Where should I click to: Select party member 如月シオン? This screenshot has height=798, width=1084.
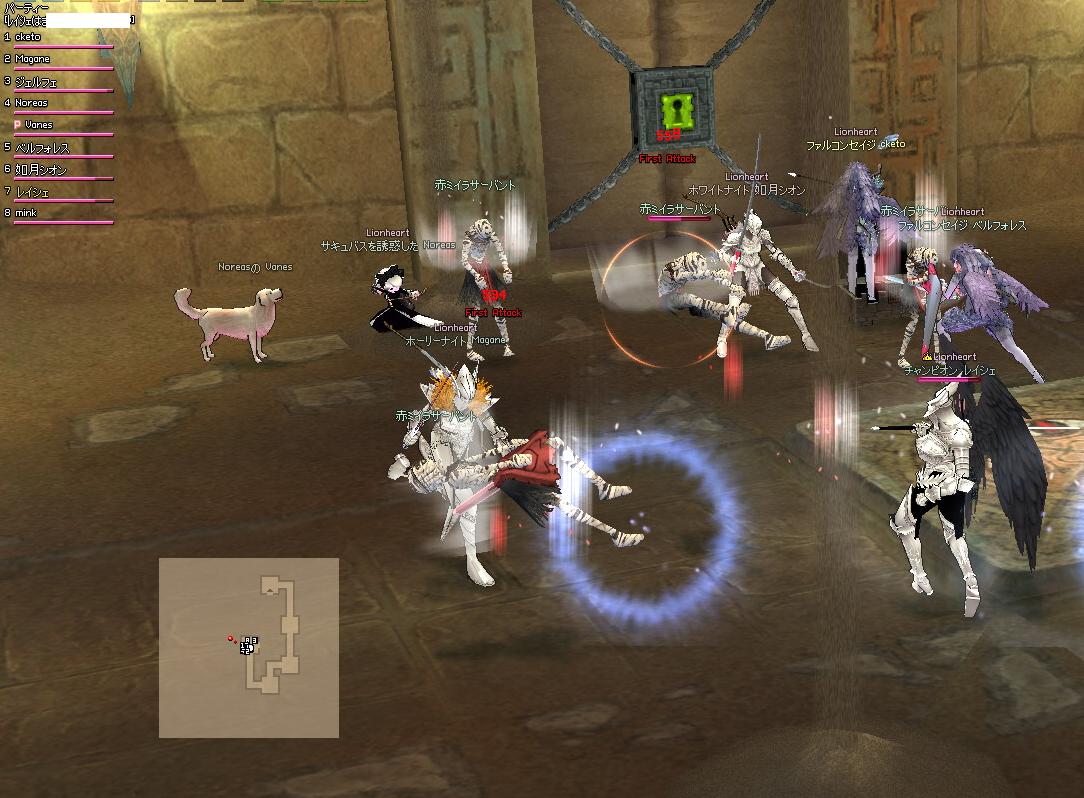42,169
